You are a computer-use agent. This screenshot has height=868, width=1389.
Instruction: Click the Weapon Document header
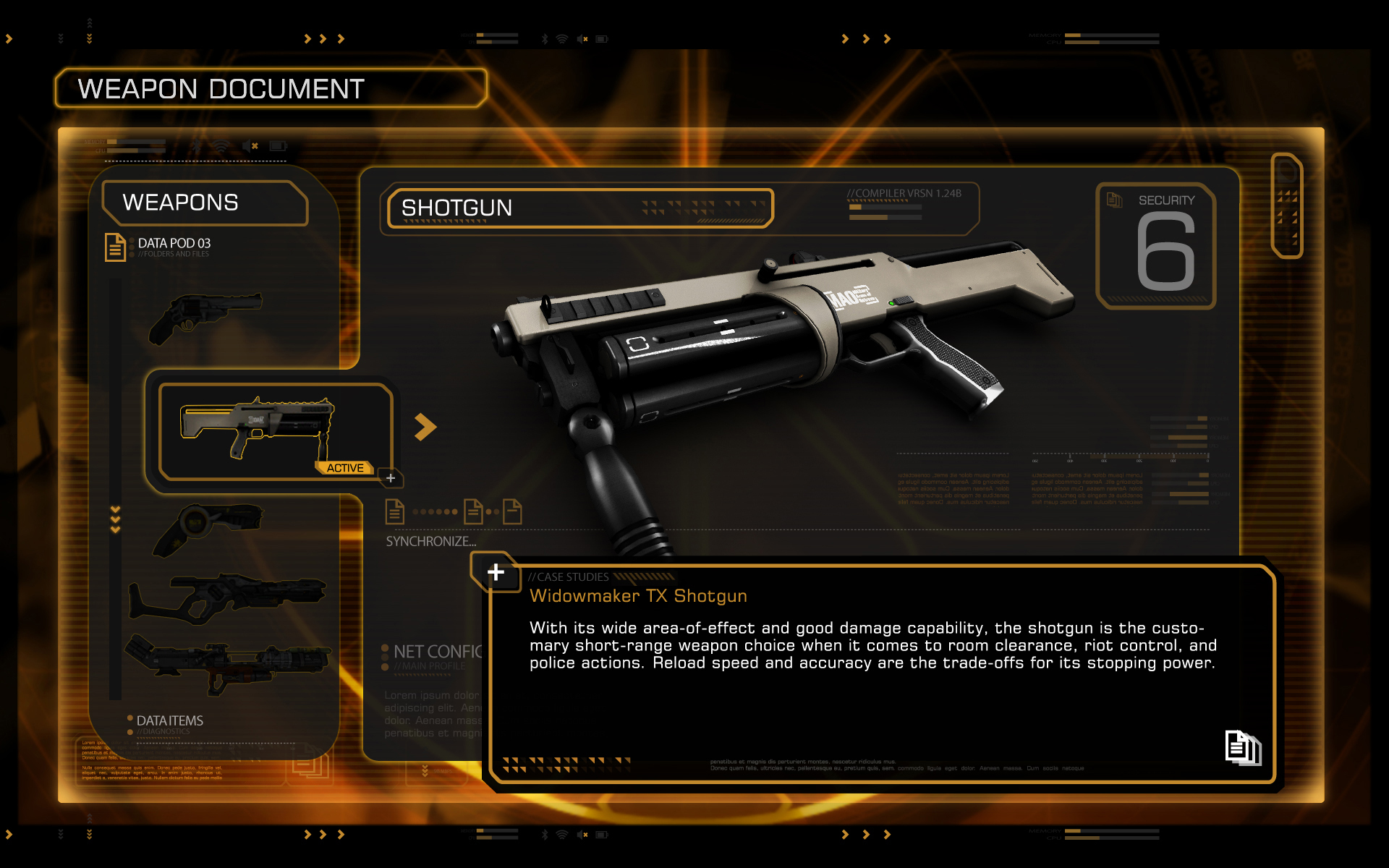[x=271, y=89]
